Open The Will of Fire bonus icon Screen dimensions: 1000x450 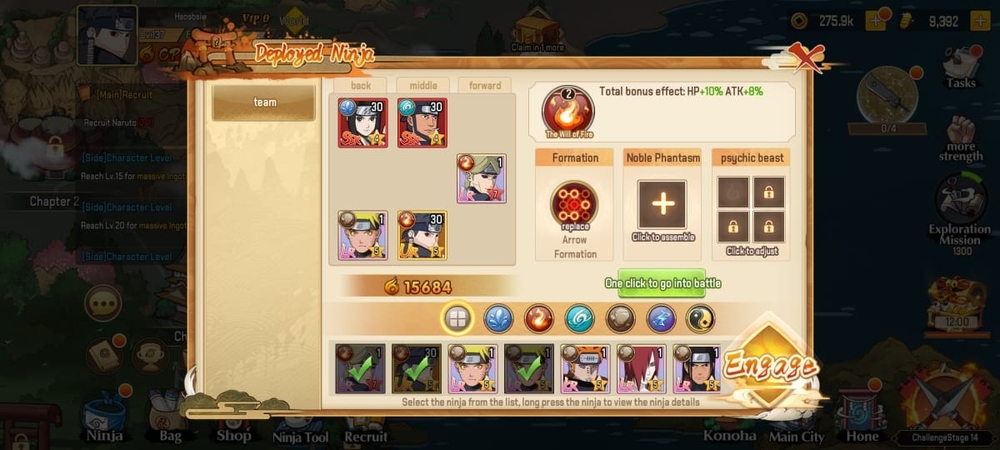point(567,111)
